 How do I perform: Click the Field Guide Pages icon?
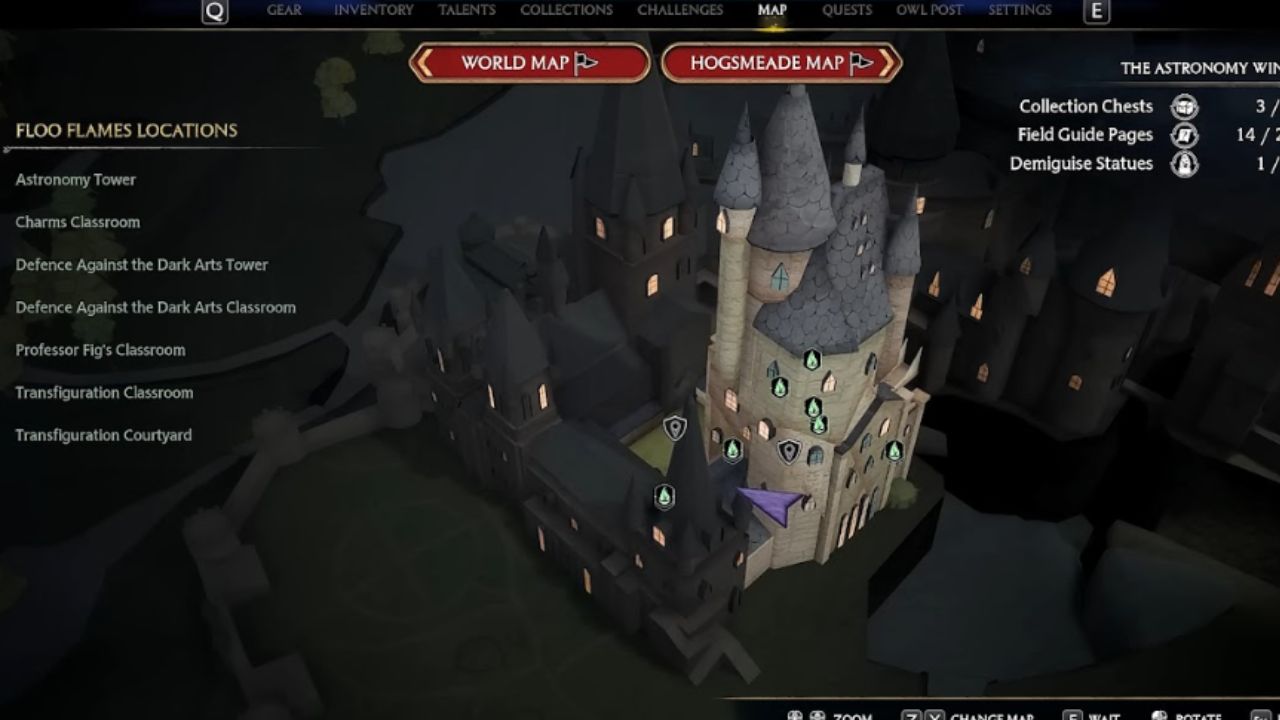(x=1183, y=134)
